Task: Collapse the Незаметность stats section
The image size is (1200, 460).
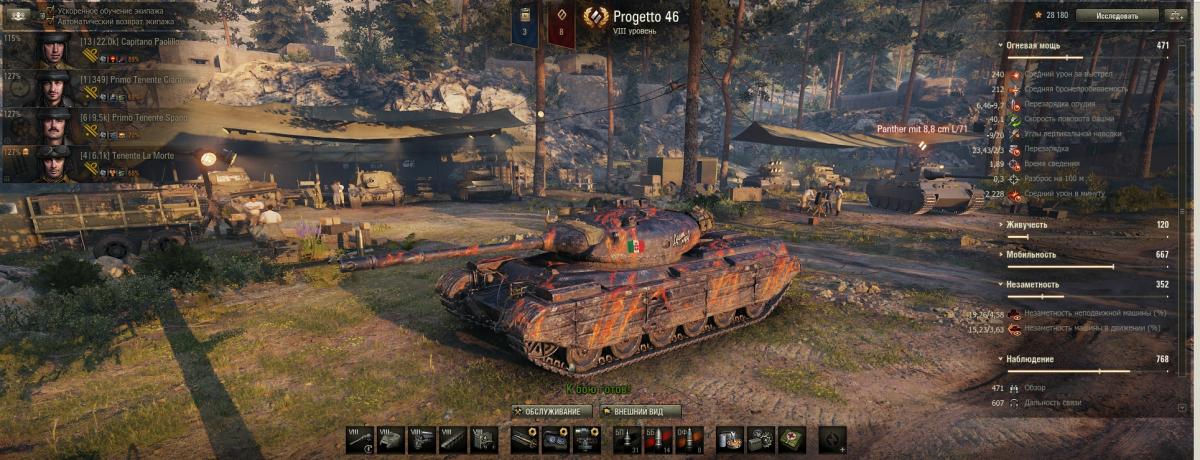Action: (1001, 284)
